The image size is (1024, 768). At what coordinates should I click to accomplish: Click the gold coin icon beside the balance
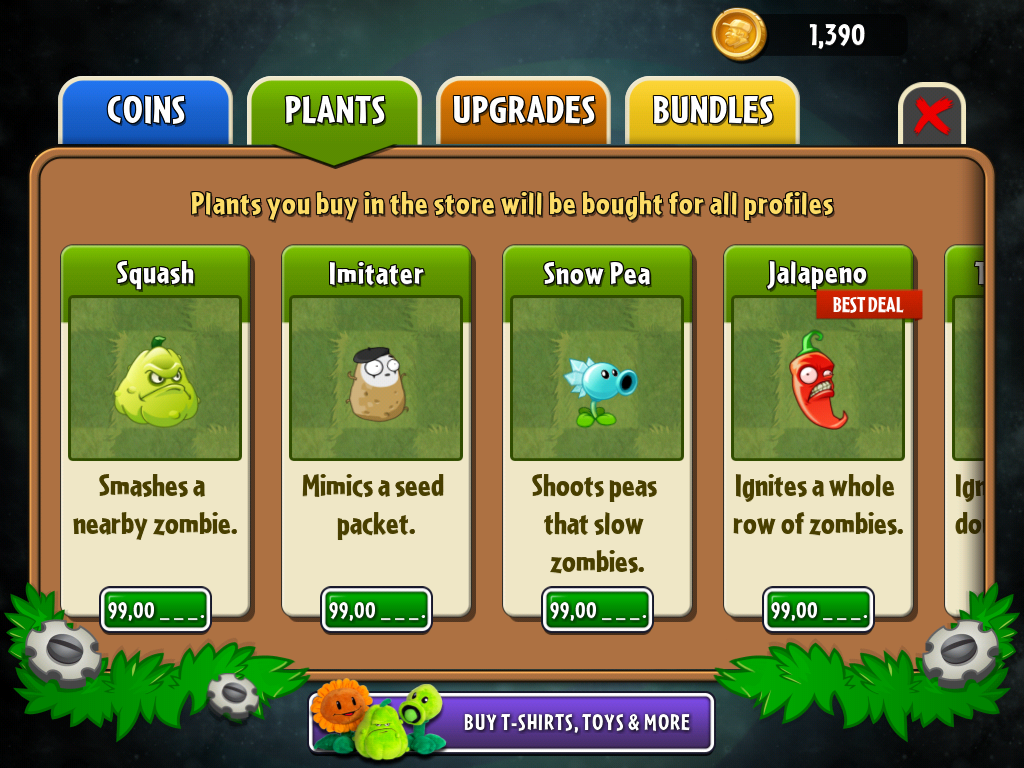[x=739, y=35]
